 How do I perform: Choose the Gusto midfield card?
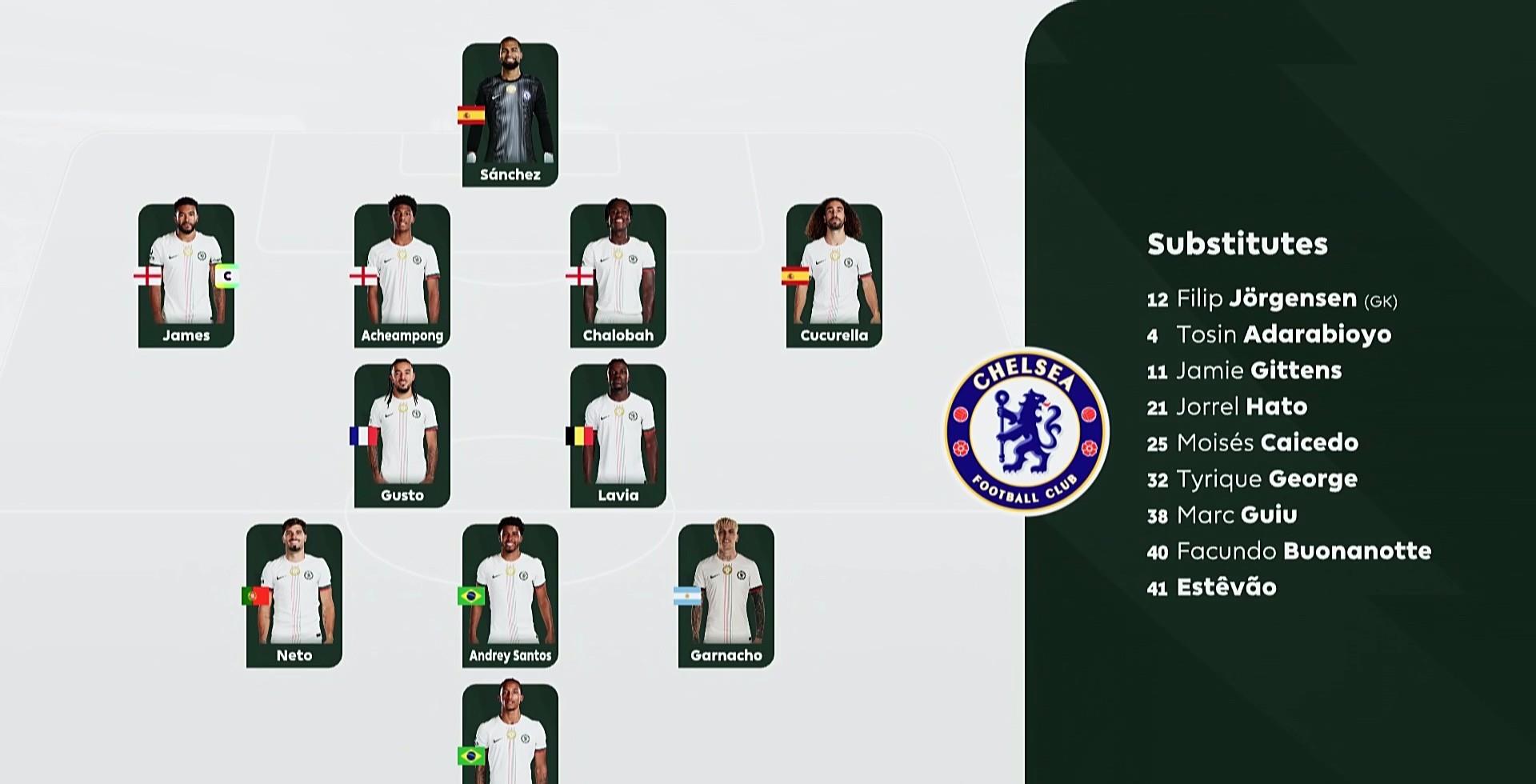tap(402, 435)
